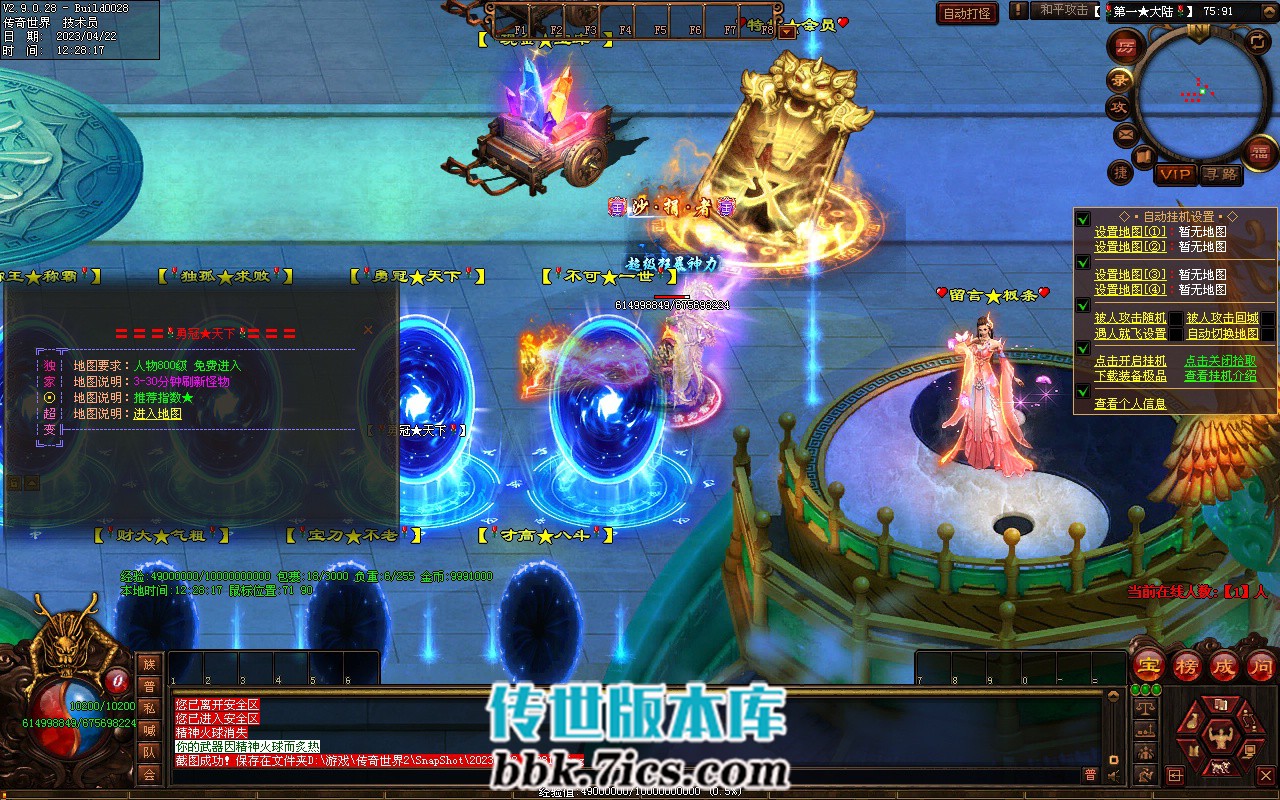
Task: Open the envelope mail icon
Action: click(1125, 133)
